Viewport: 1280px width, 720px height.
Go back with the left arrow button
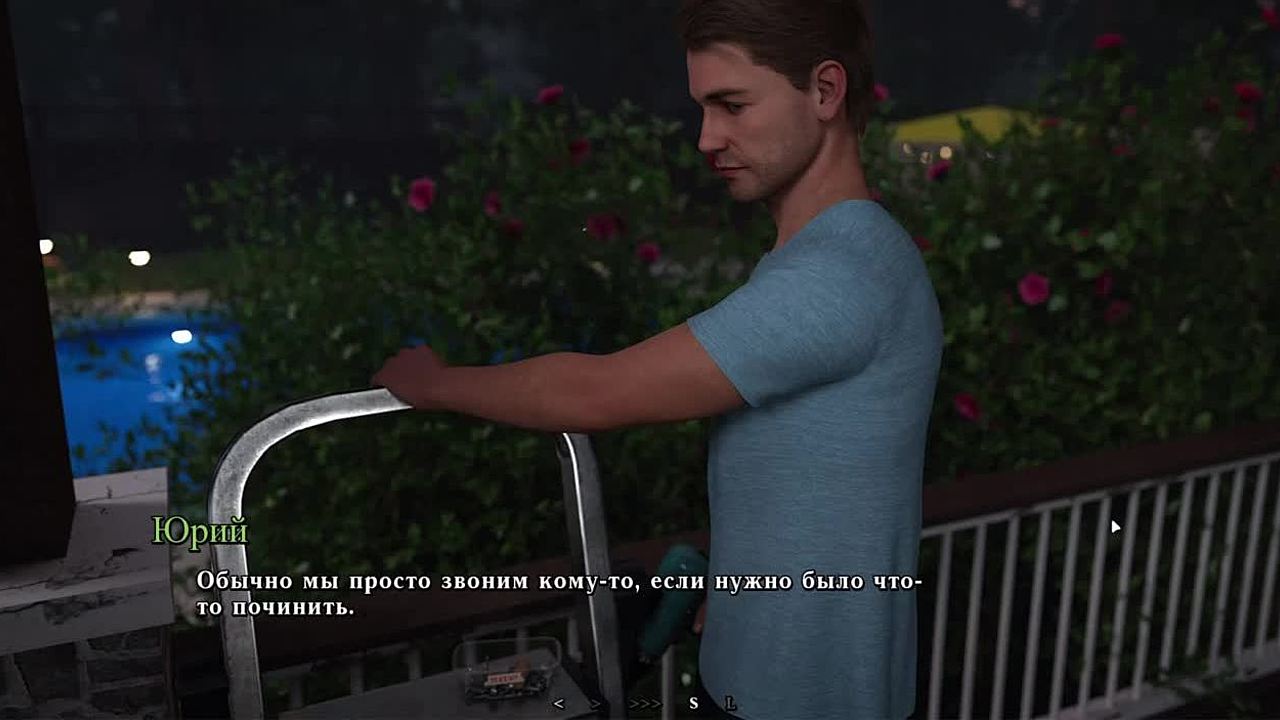[x=558, y=703]
